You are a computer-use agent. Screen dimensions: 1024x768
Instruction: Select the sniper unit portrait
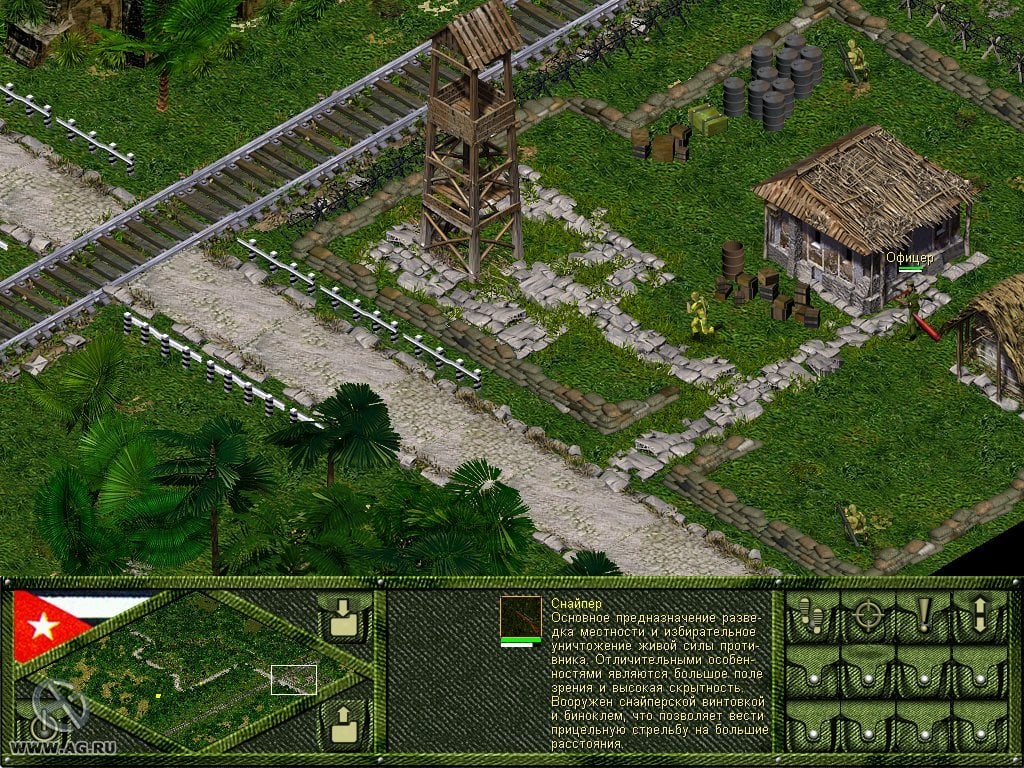(520, 616)
